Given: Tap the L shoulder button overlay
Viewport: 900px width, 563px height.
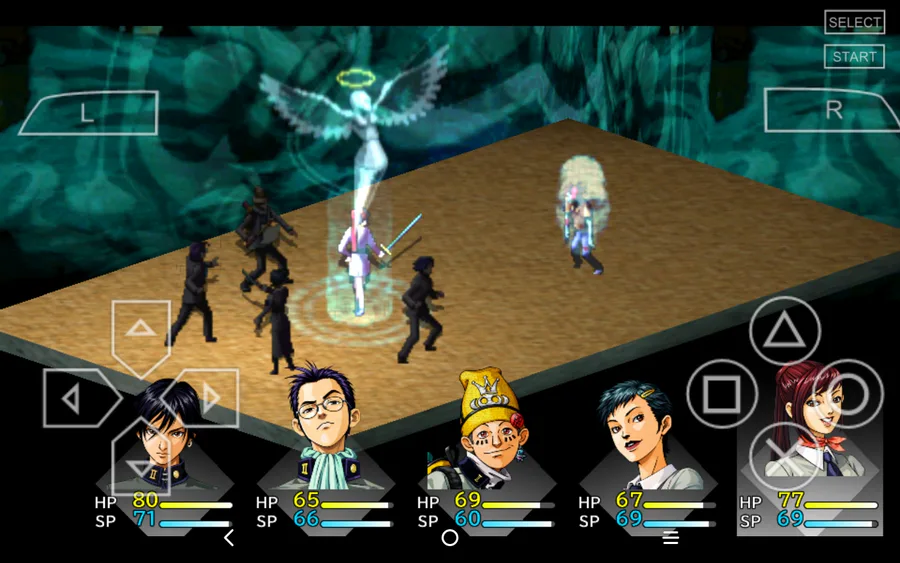Looking at the screenshot, I should 88,113.
